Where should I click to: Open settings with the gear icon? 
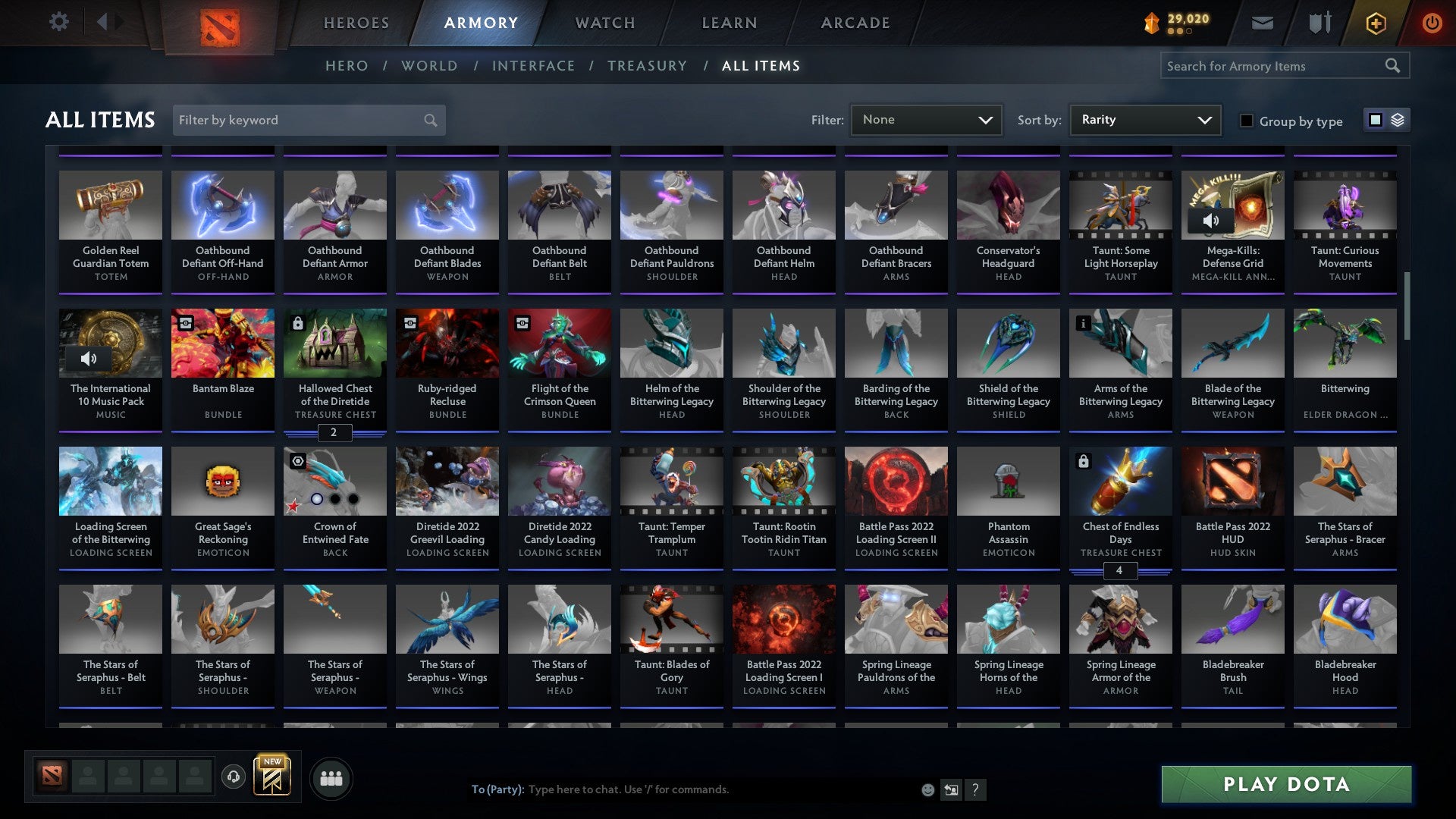tap(58, 22)
